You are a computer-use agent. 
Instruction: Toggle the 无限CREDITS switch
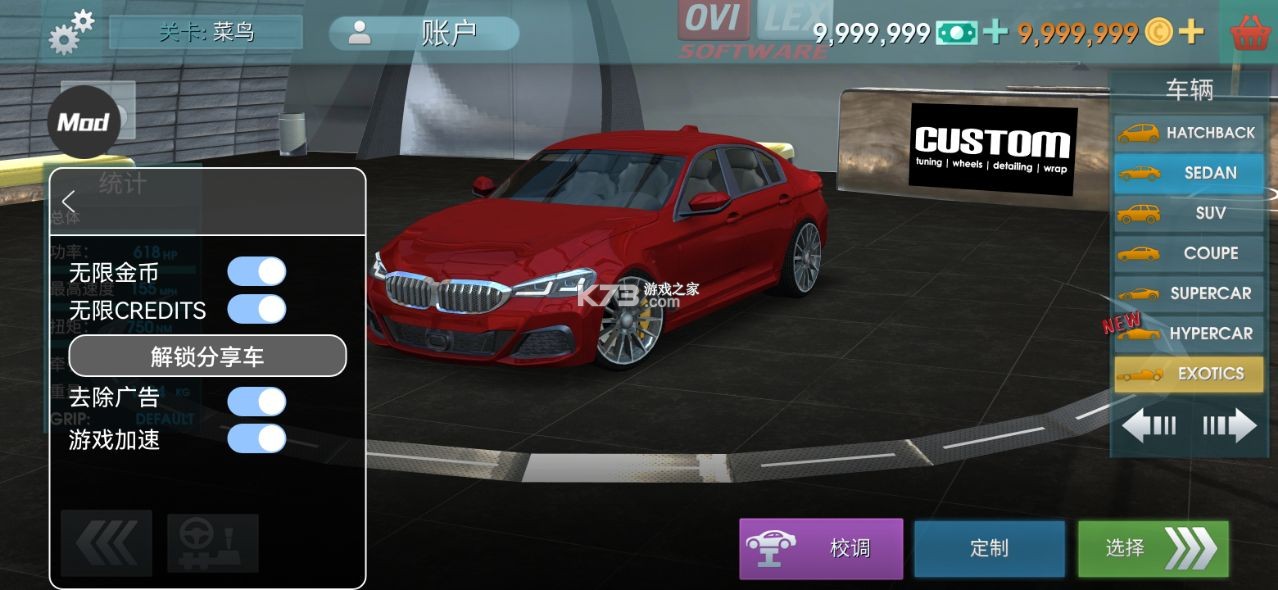pos(257,309)
